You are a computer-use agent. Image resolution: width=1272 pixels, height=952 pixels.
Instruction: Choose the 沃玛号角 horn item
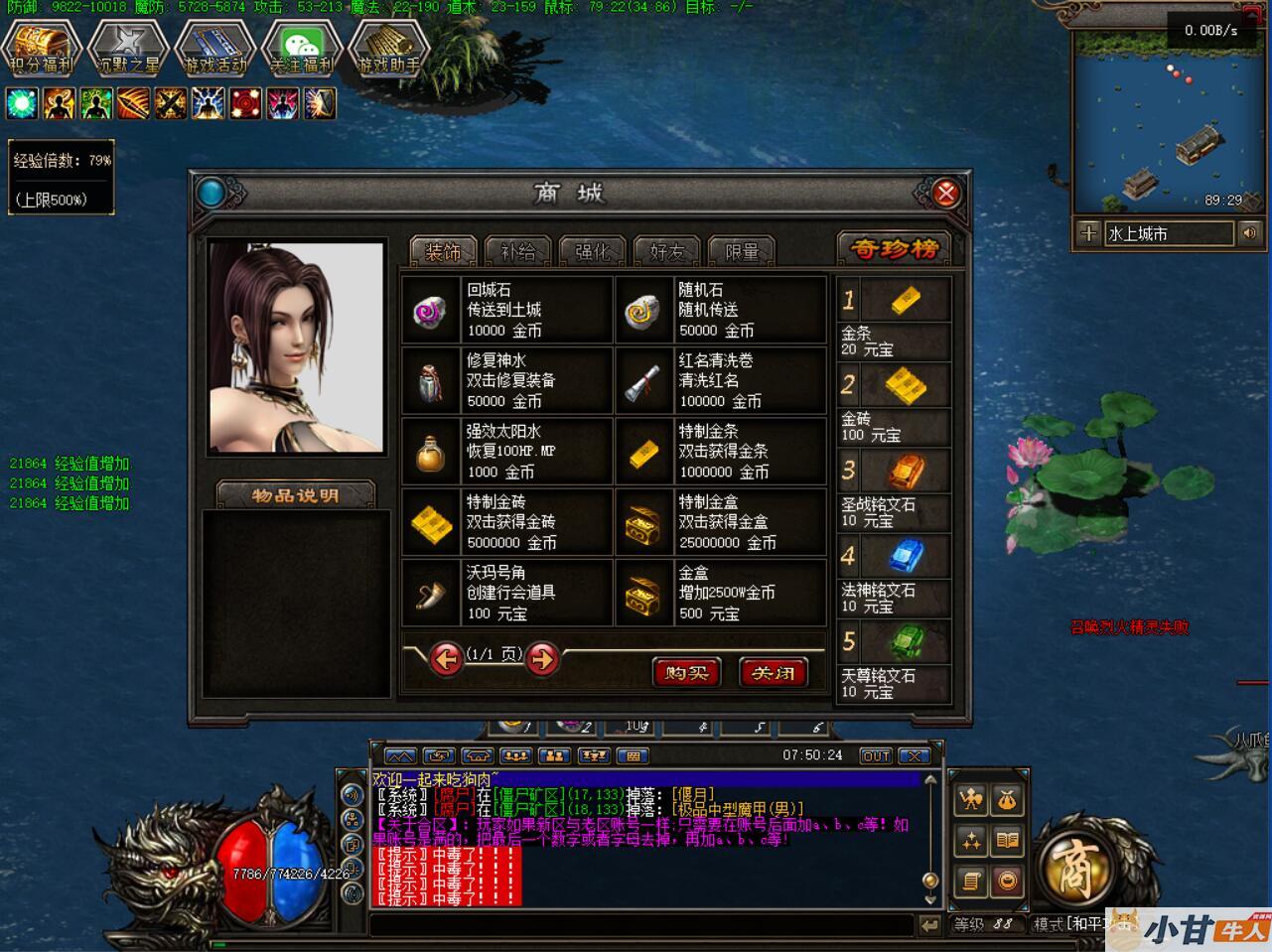(x=506, y=593)
